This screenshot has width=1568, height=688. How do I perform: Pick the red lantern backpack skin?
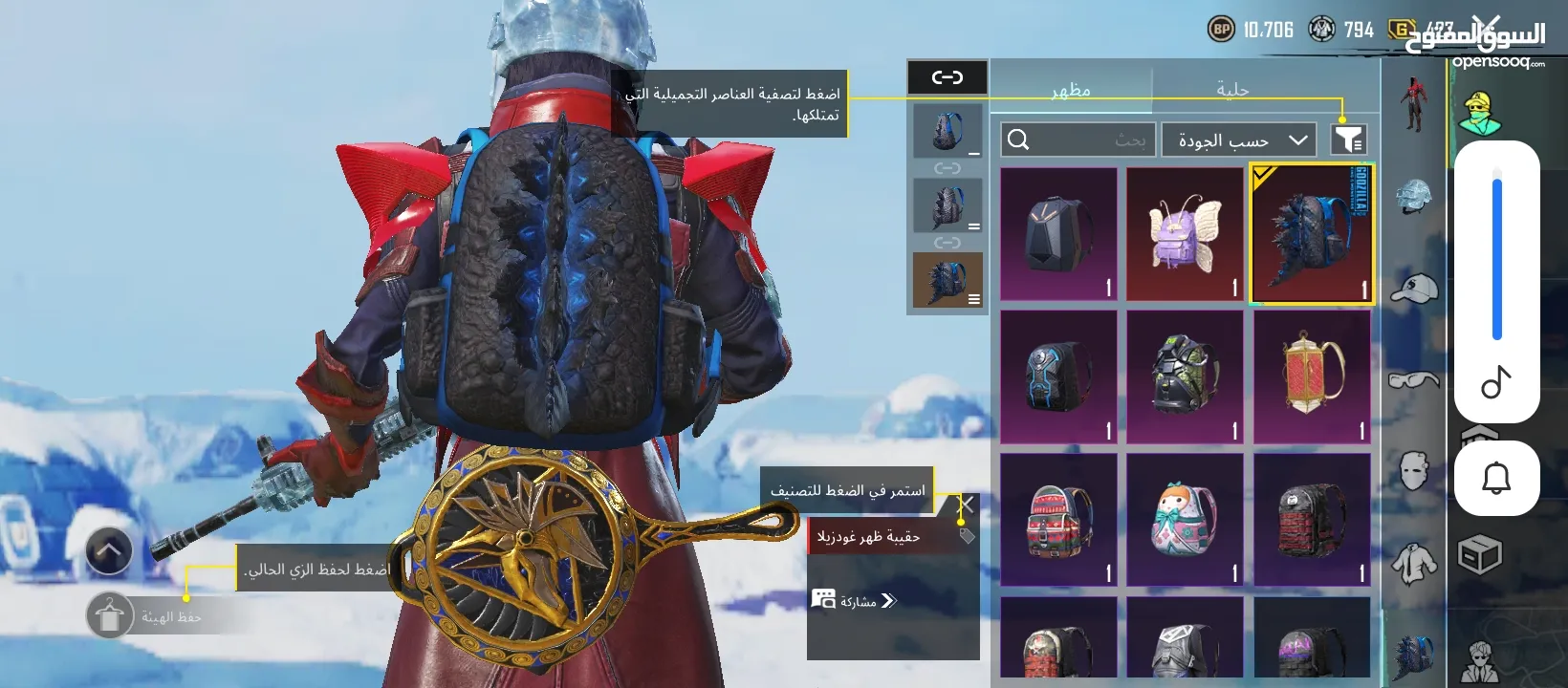1312,376
